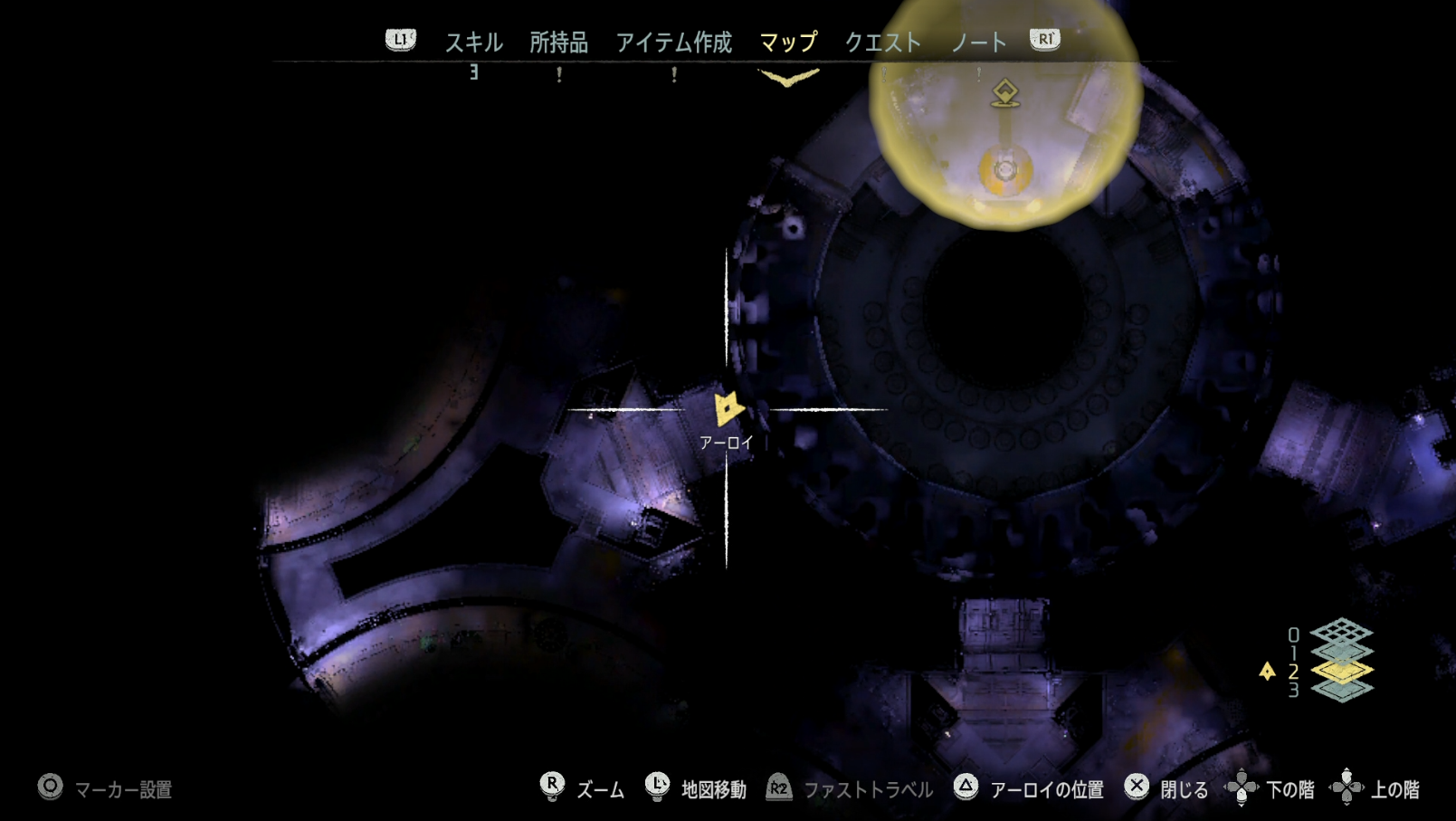Viewport: 1456px width, 821px height.
Task: Click the campfire icon in highlighted area
Action: point(1005,169)
